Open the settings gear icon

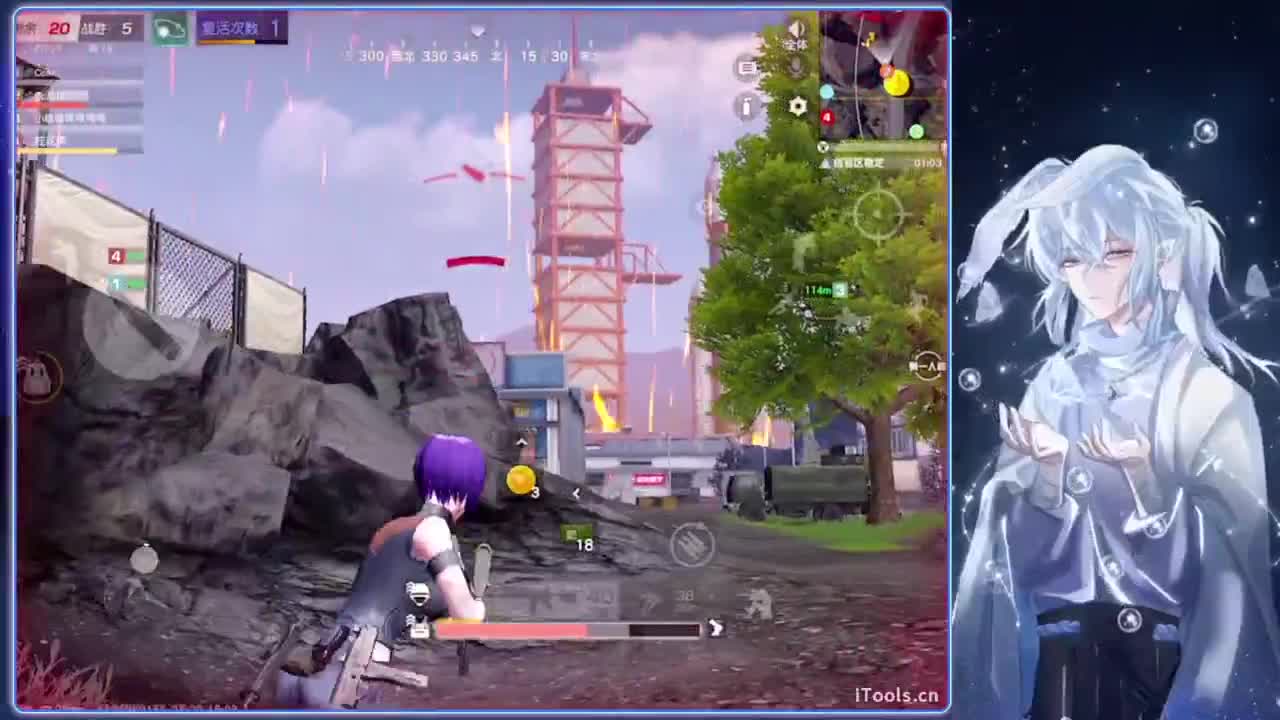[x=797, y=107]
